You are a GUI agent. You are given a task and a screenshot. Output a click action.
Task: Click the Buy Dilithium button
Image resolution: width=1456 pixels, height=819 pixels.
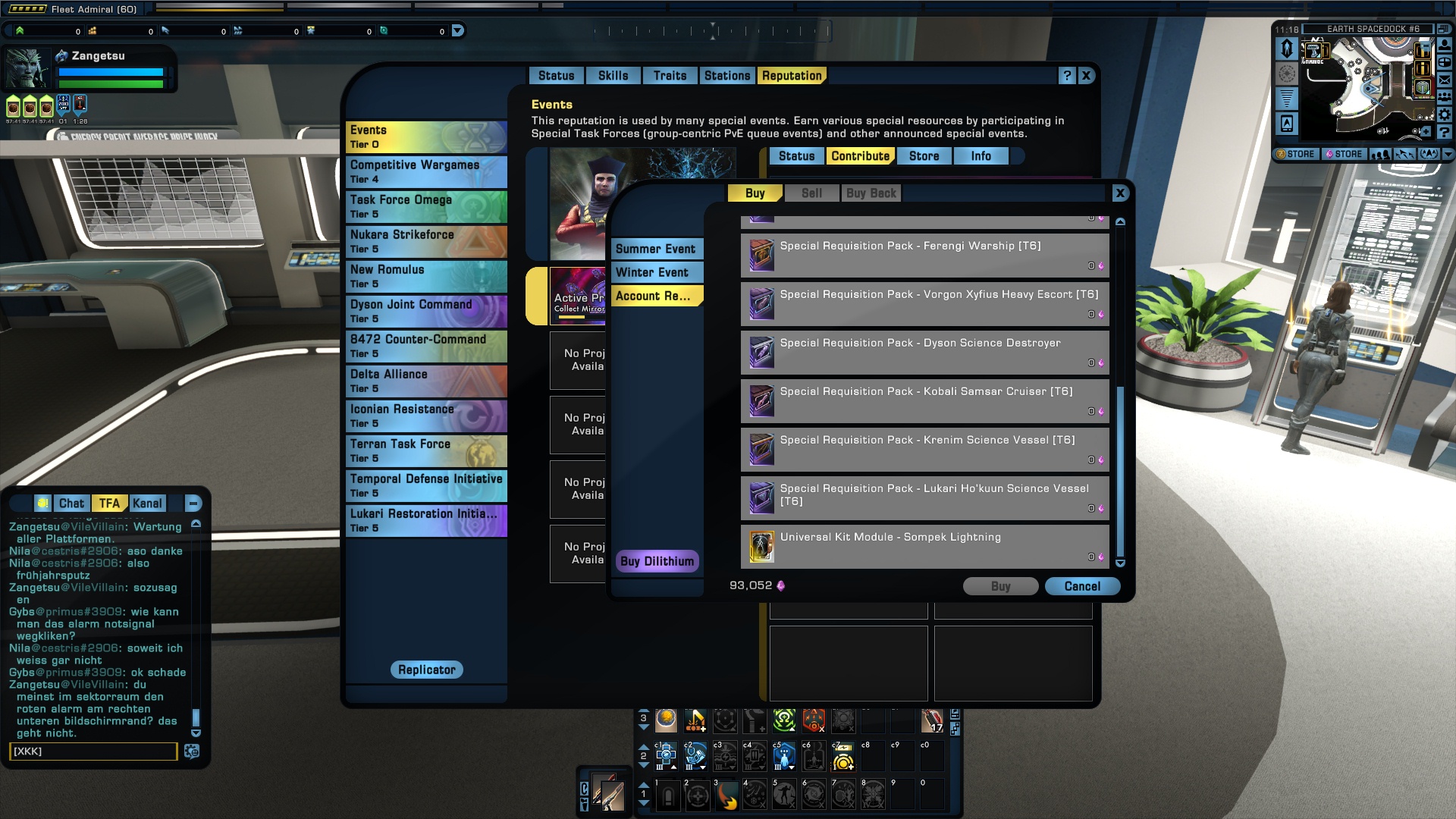pos(657,561)
